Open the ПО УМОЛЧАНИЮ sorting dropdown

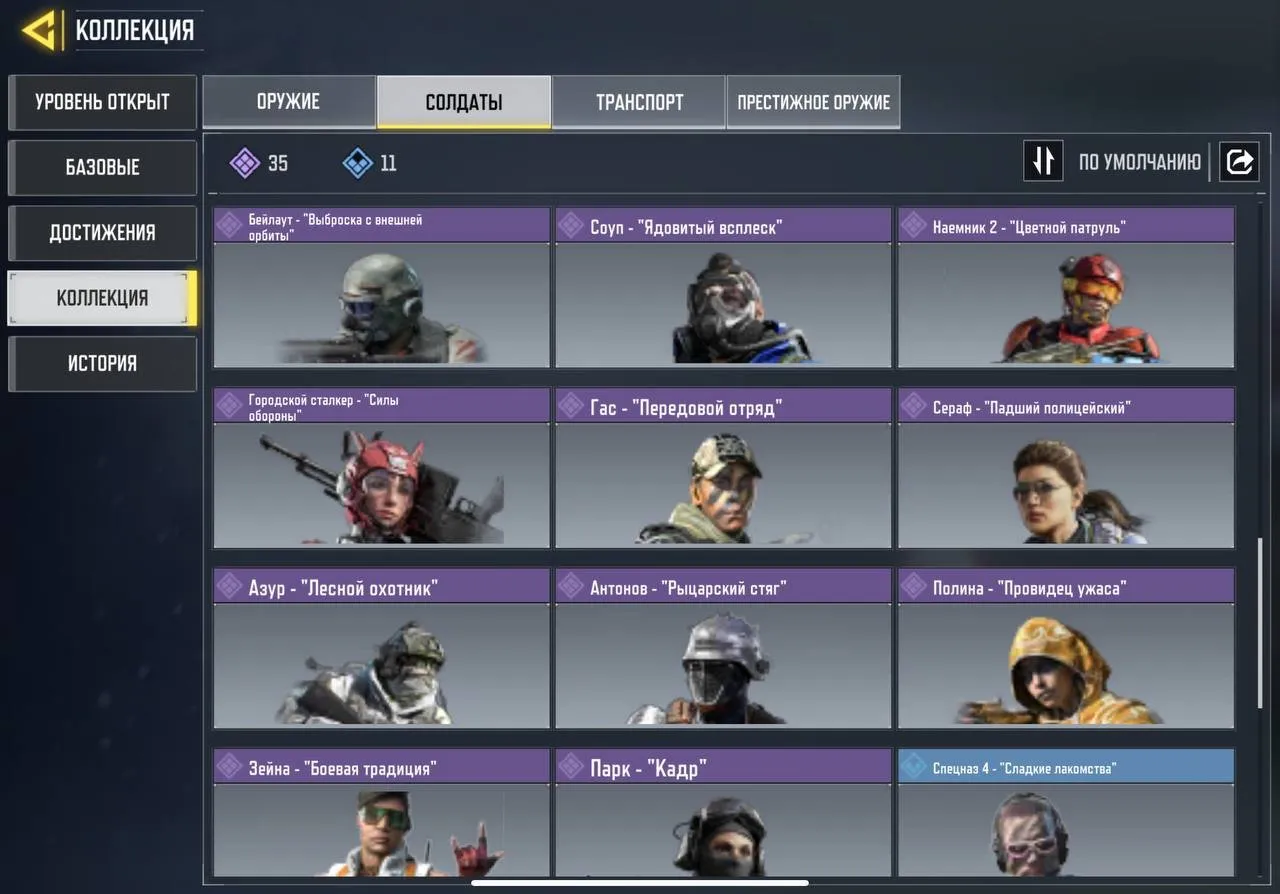click(1139, 160)
